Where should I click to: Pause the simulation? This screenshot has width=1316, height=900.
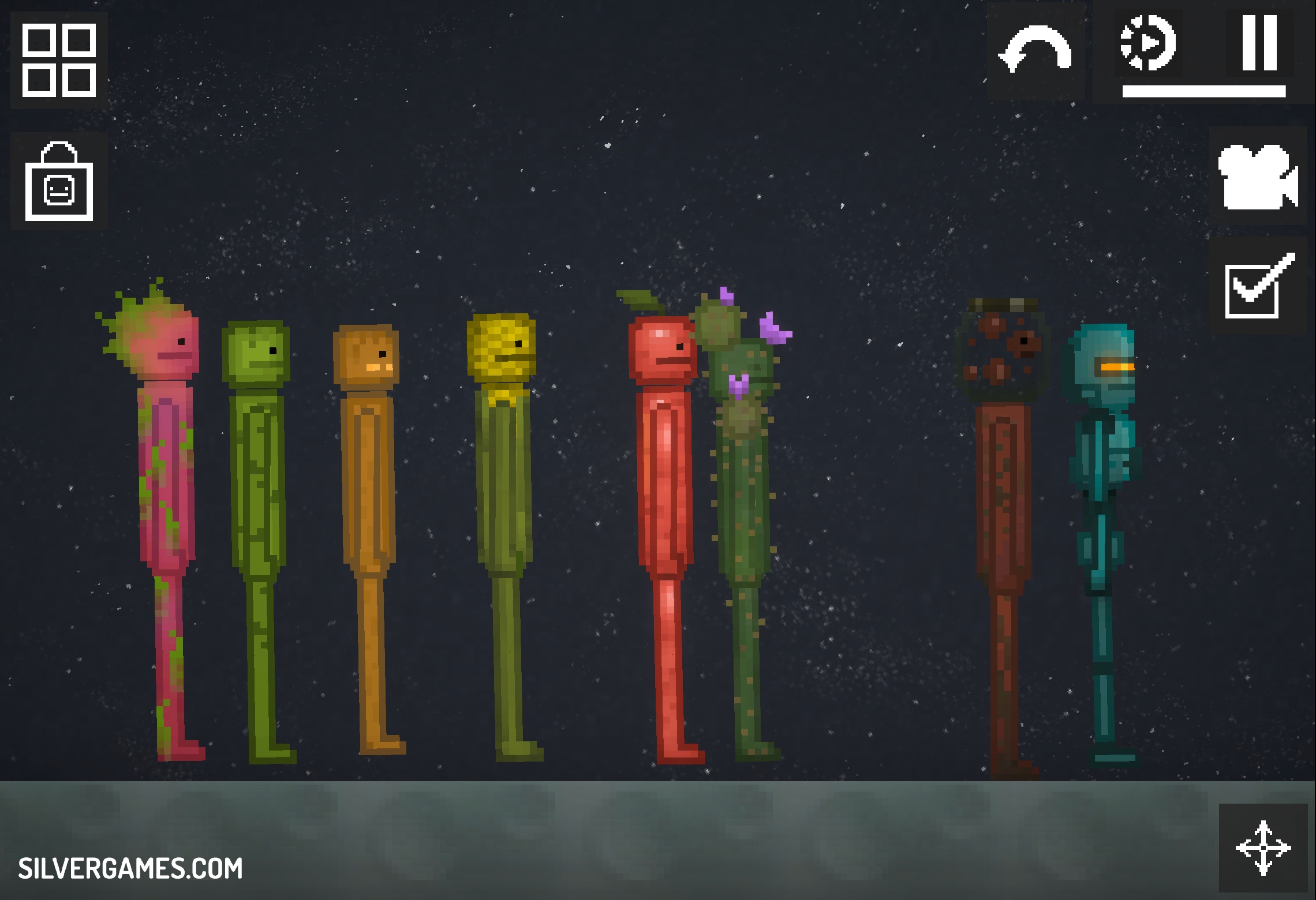coord(1259,44)
